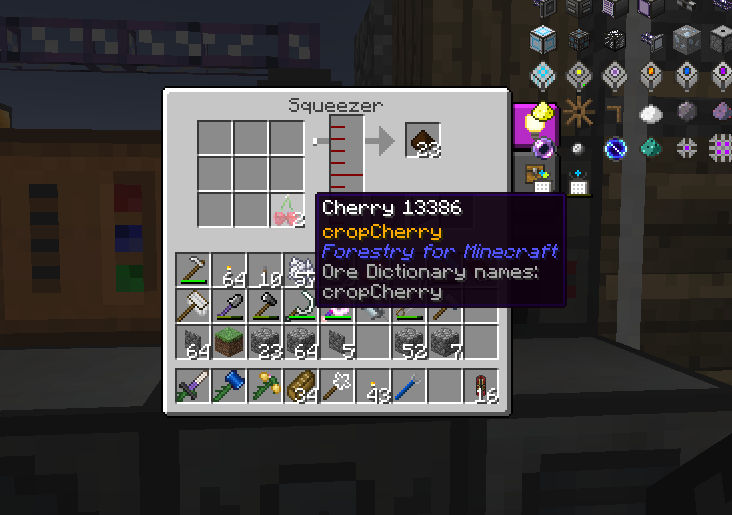
Task: Pick up the cobblestone stack of 52
Action: [409, 342]
